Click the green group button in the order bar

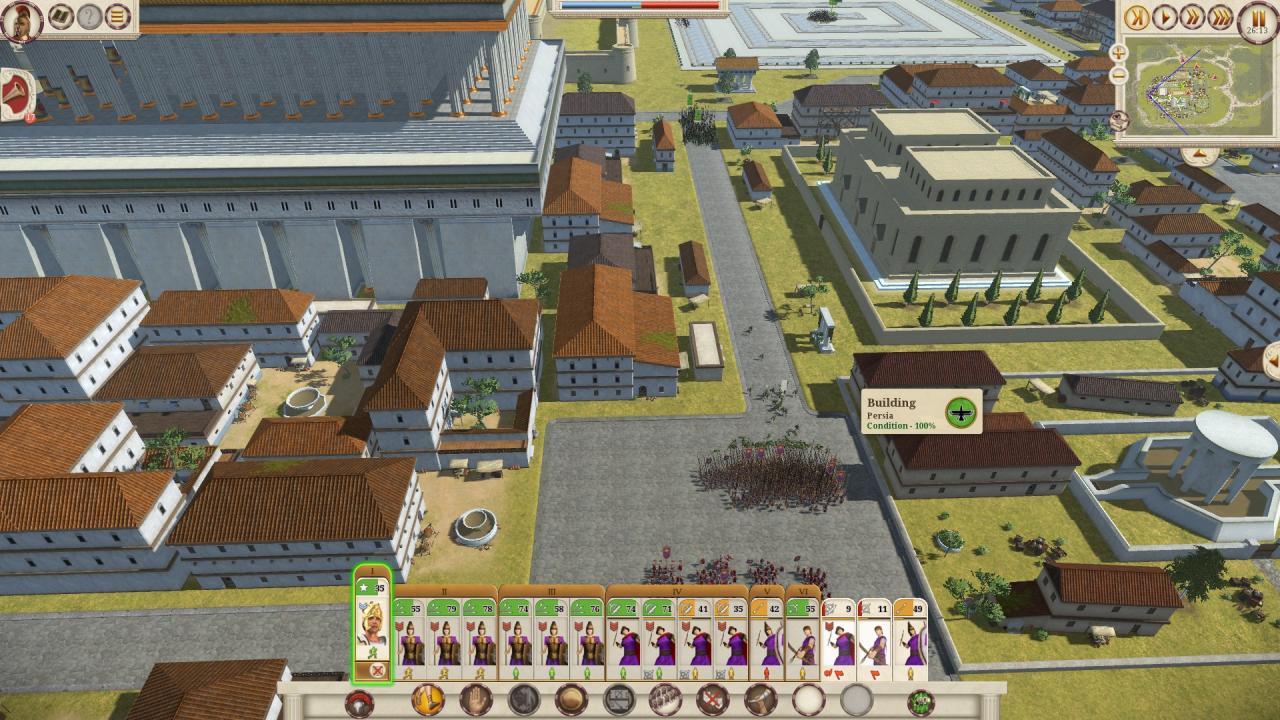click(x=920, y=701)
